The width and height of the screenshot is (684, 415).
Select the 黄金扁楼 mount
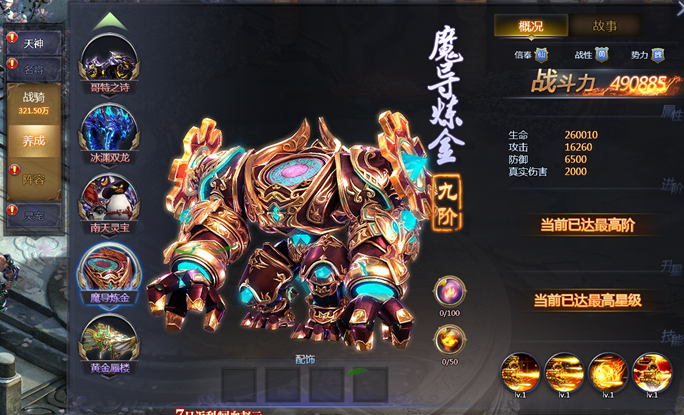[x=110, y=342]
